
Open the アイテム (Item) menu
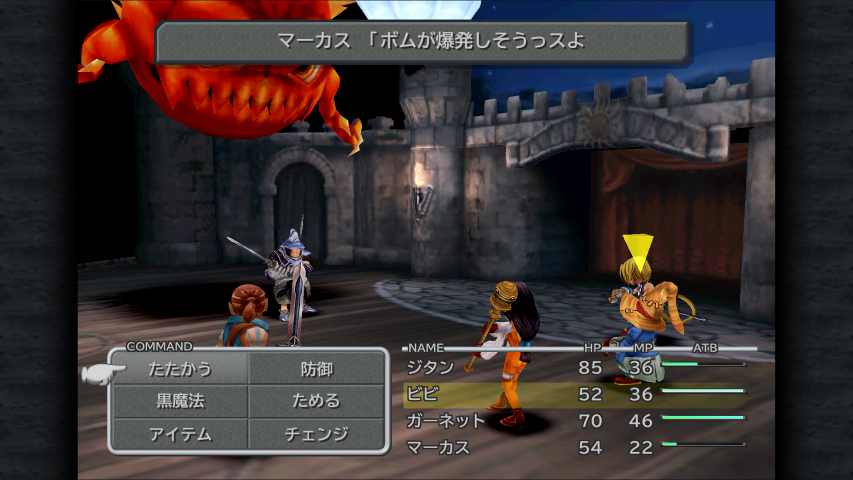pos(180,433)
